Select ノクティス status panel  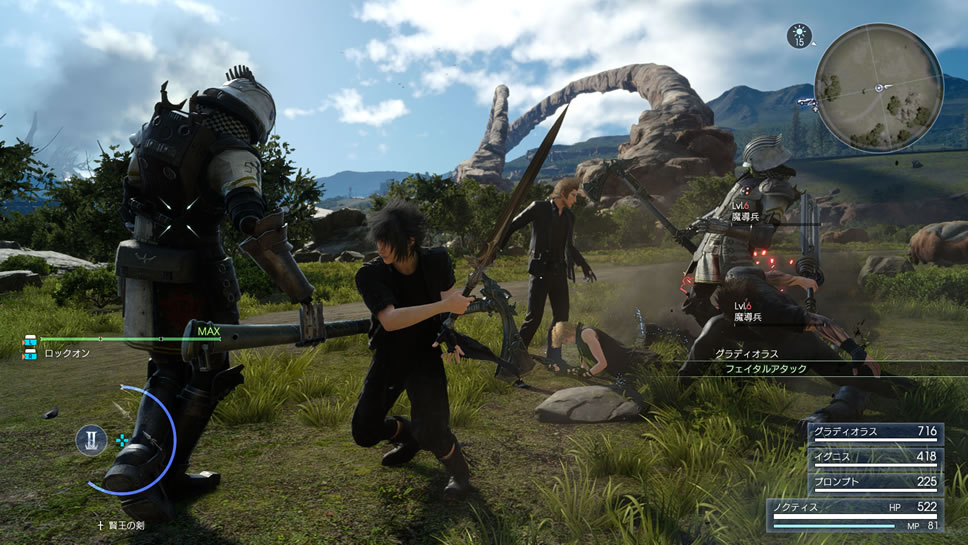tap(856, 513)
